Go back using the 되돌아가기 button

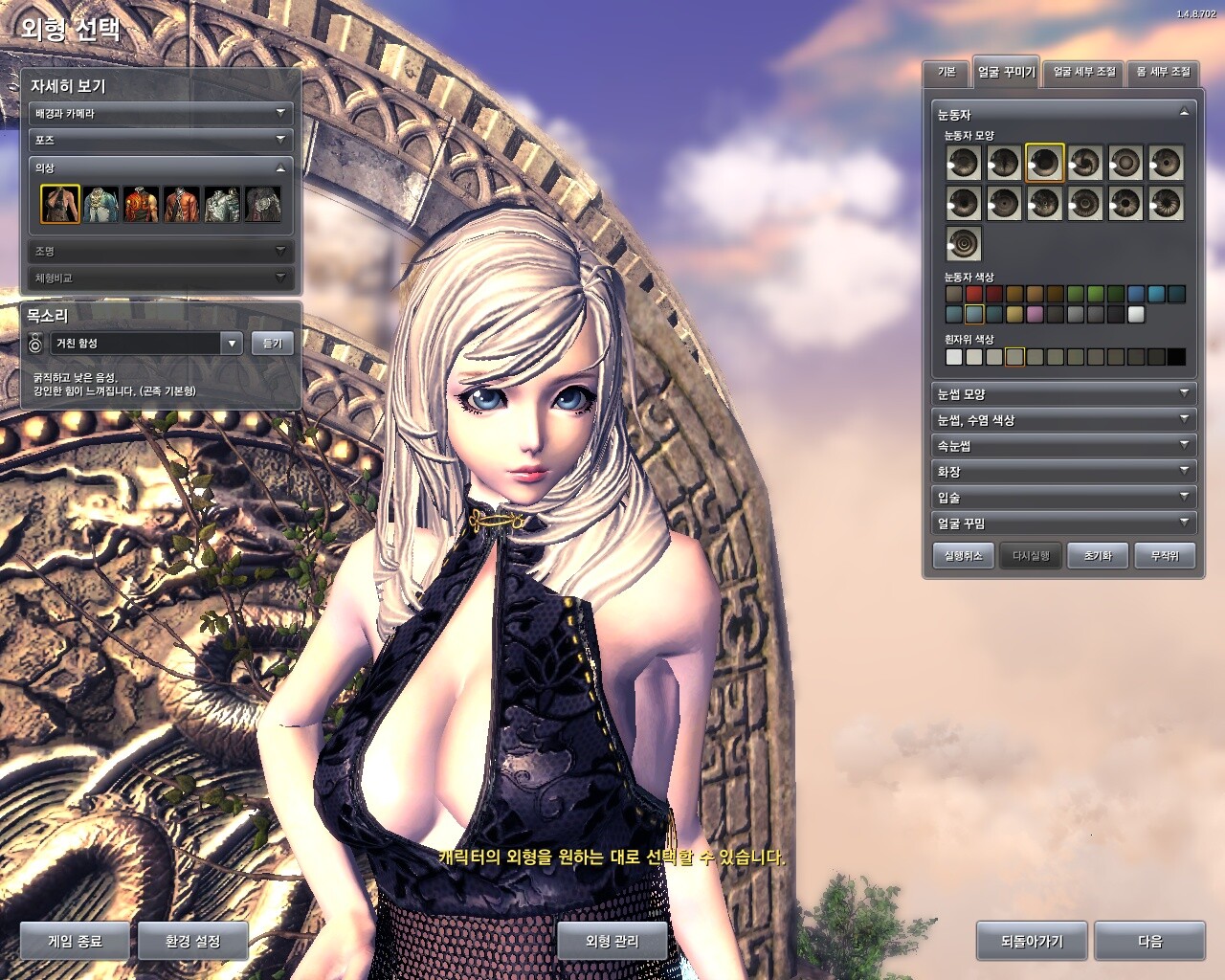pyautogui.click(x=1032, y=942)
